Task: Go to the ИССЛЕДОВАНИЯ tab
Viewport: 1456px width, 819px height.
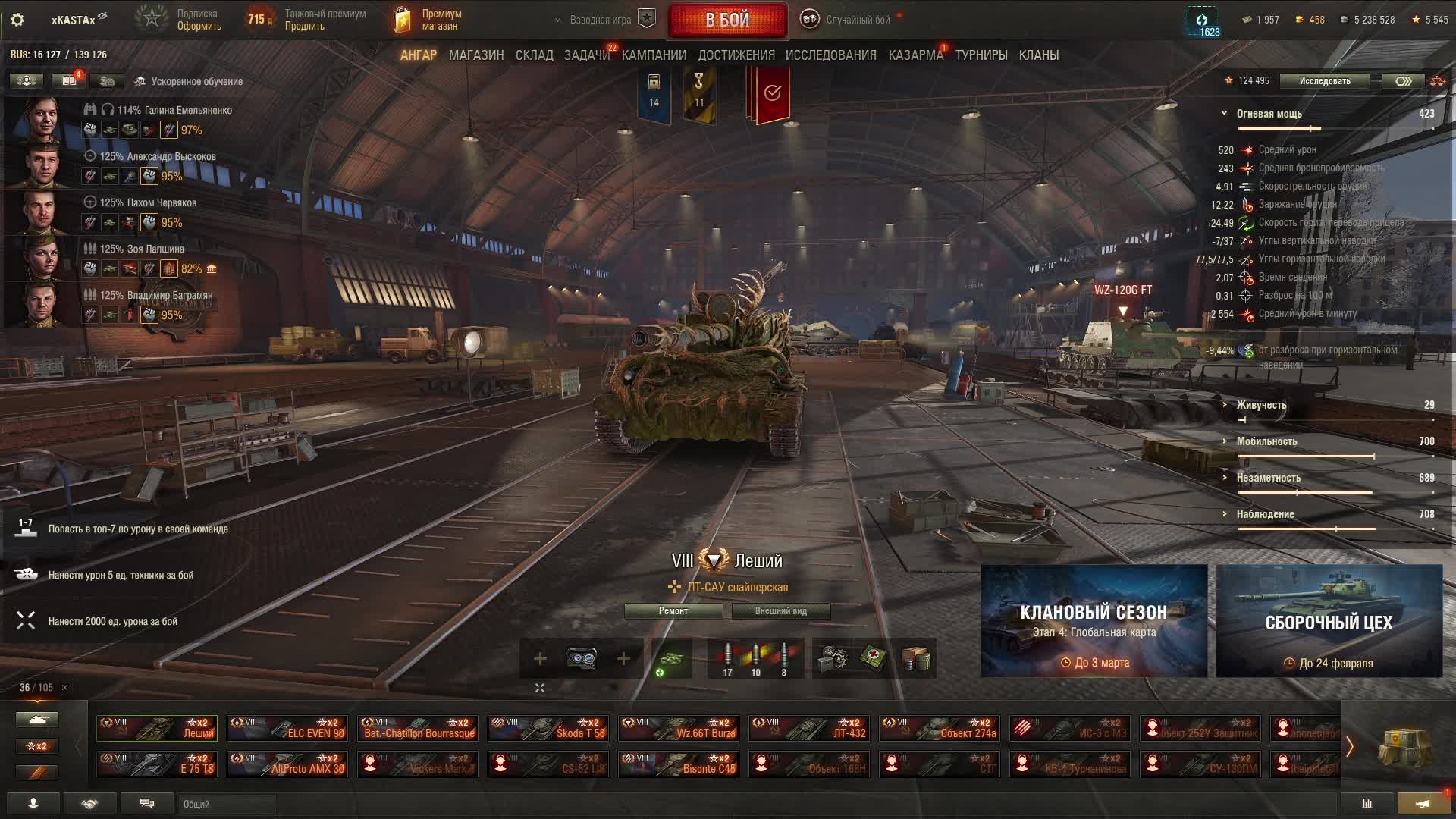Action: (x=830, y=55)
